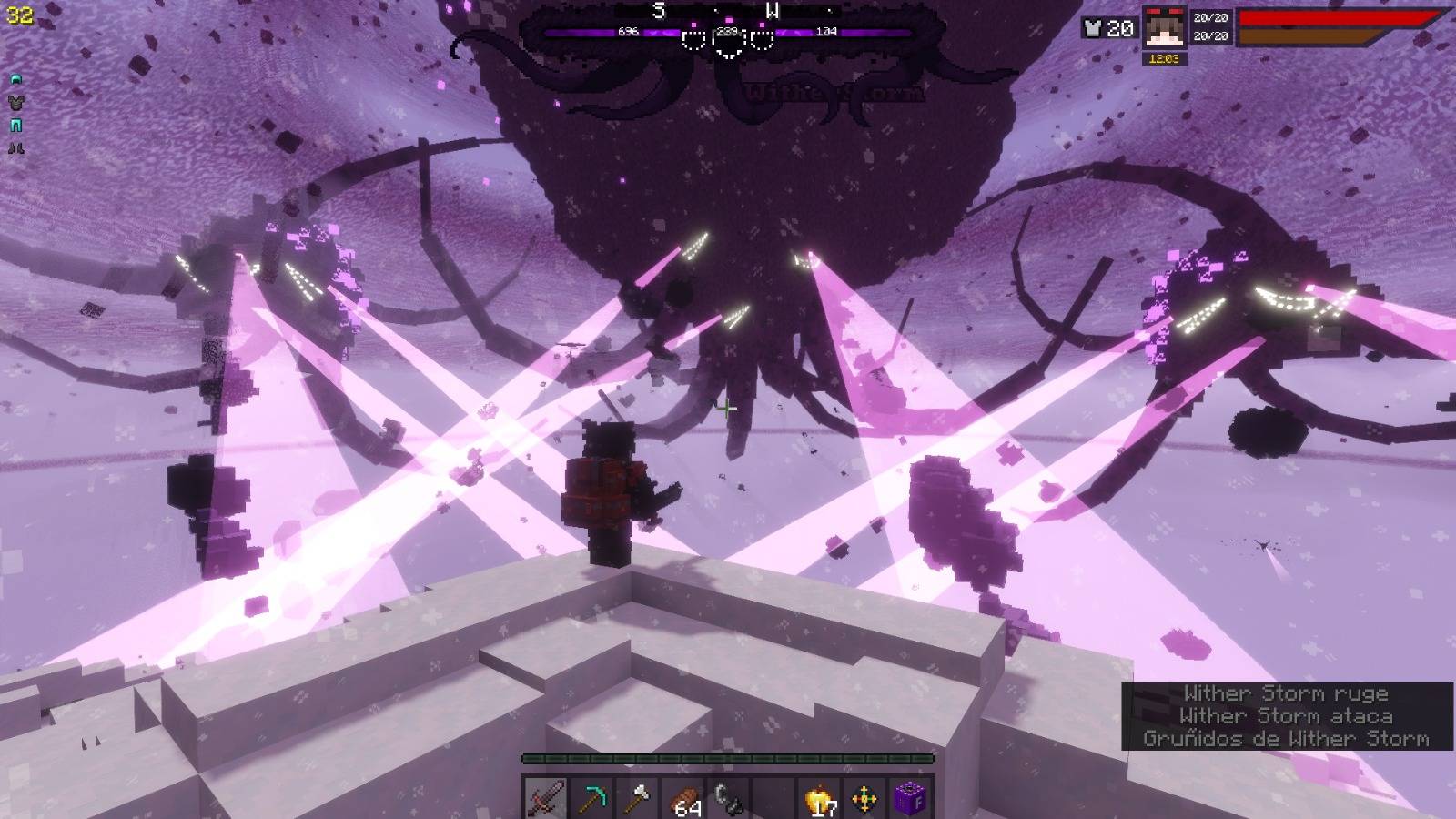This screenshot has height=819, width=1456.
Task: Select the sword in the hotbar
Action: tap(546, 799)
